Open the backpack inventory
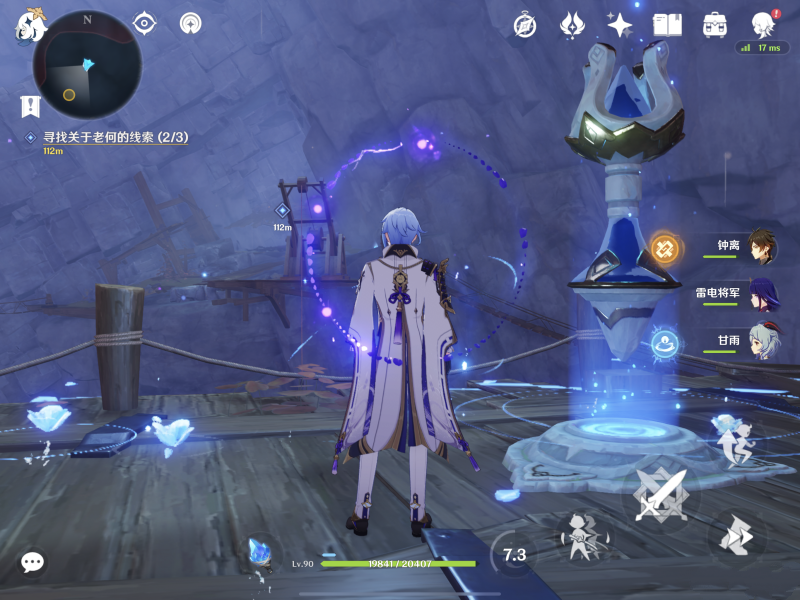 (715, 25)
